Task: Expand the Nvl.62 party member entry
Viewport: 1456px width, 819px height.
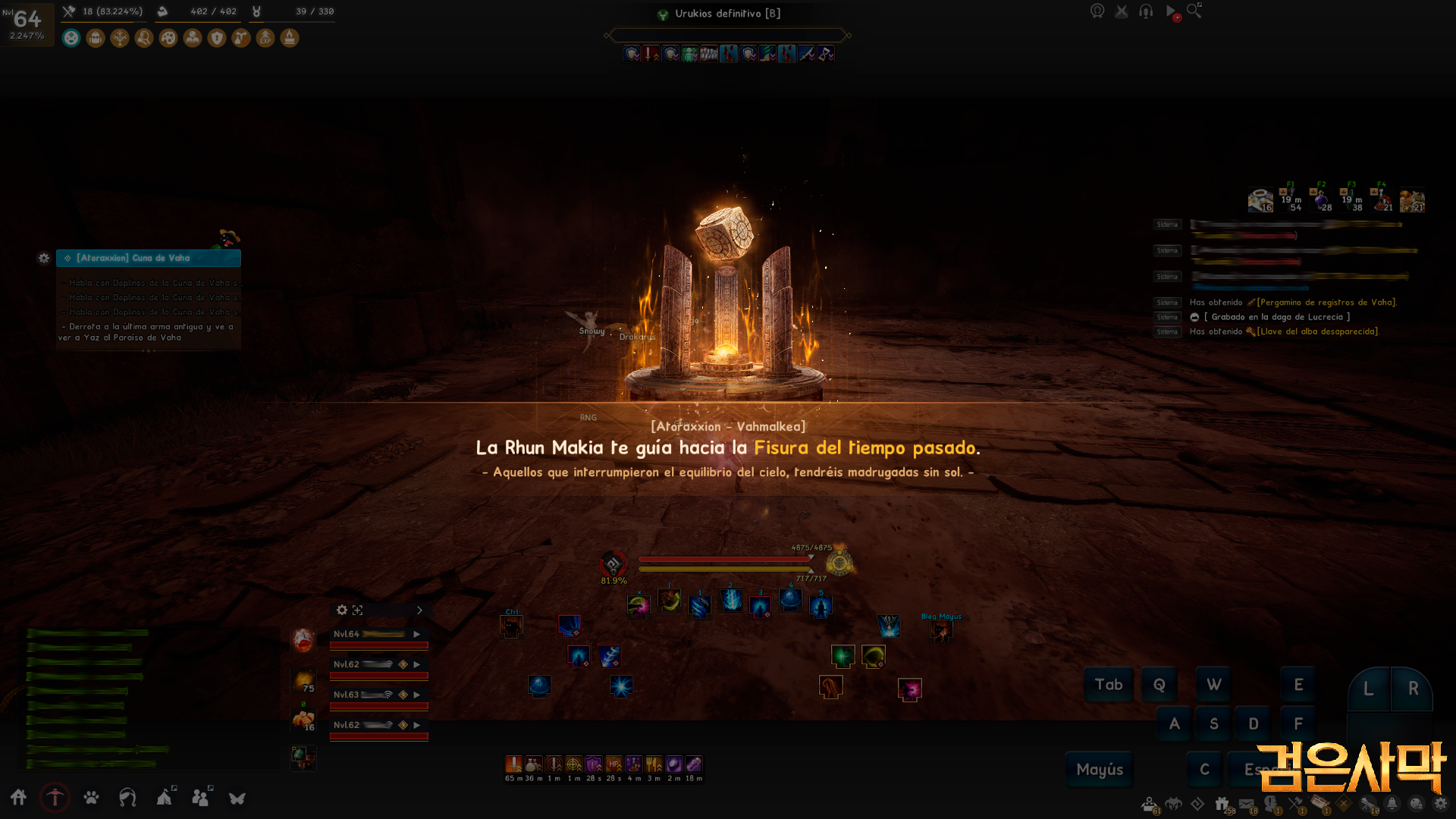Action: tap(417, 664)
